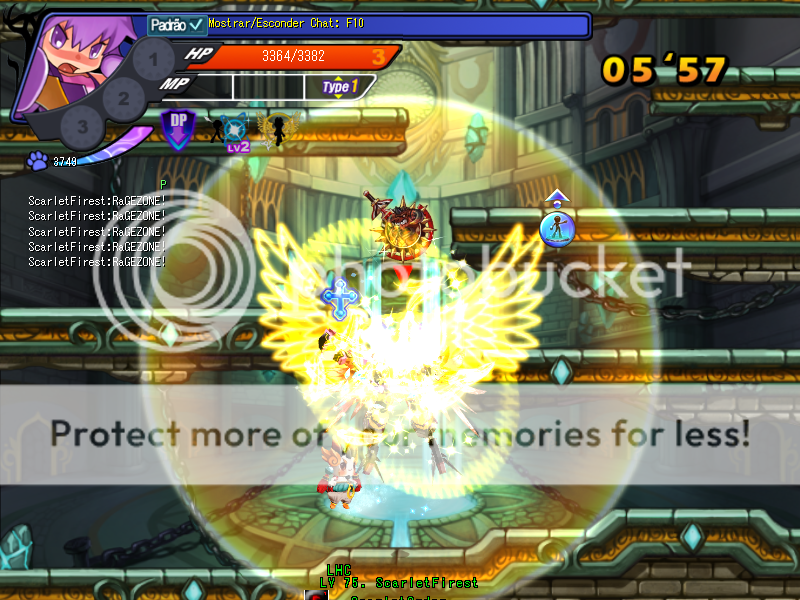Click the blue paw pet icon
This screenshot has width=800, height=600.
[x=37, y=160]
